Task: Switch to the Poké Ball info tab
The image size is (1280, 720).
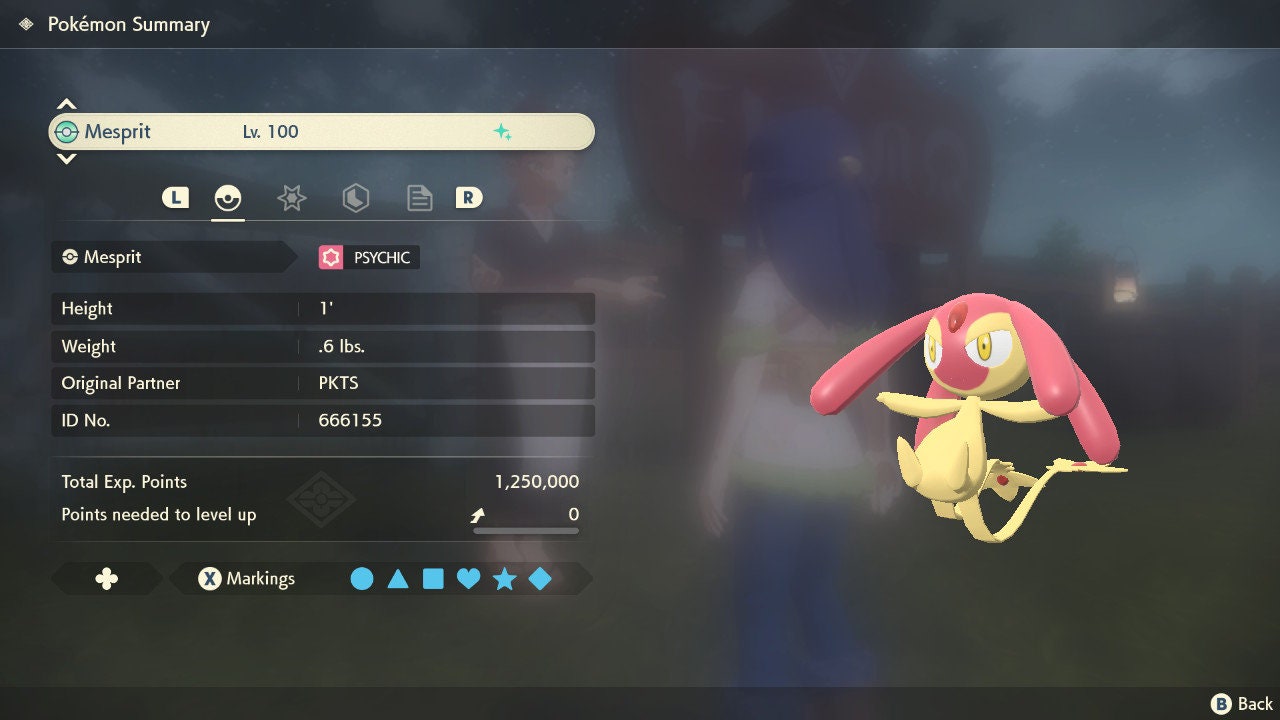Action: coord(228,198)
